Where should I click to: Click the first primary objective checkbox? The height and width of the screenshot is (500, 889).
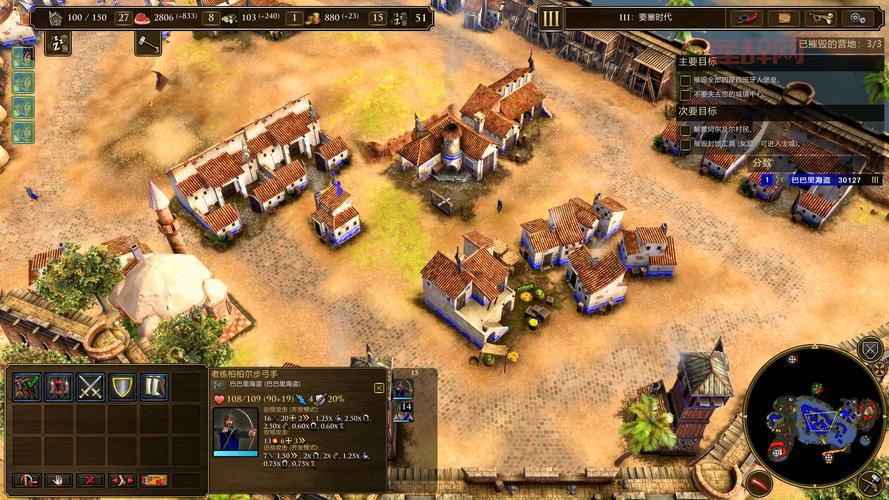point(685,79)
